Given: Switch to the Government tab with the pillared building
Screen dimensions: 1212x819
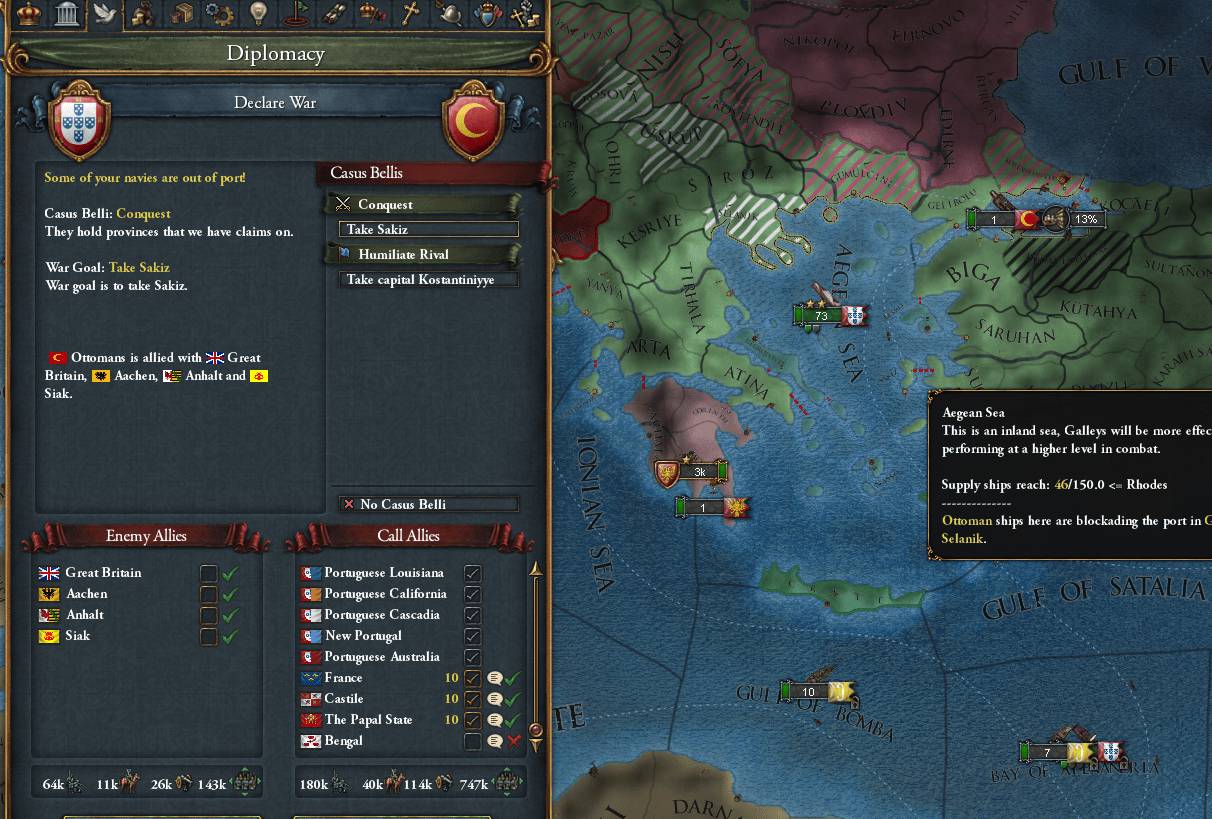Looking at the screenshot, I should [x=67, y=14].
